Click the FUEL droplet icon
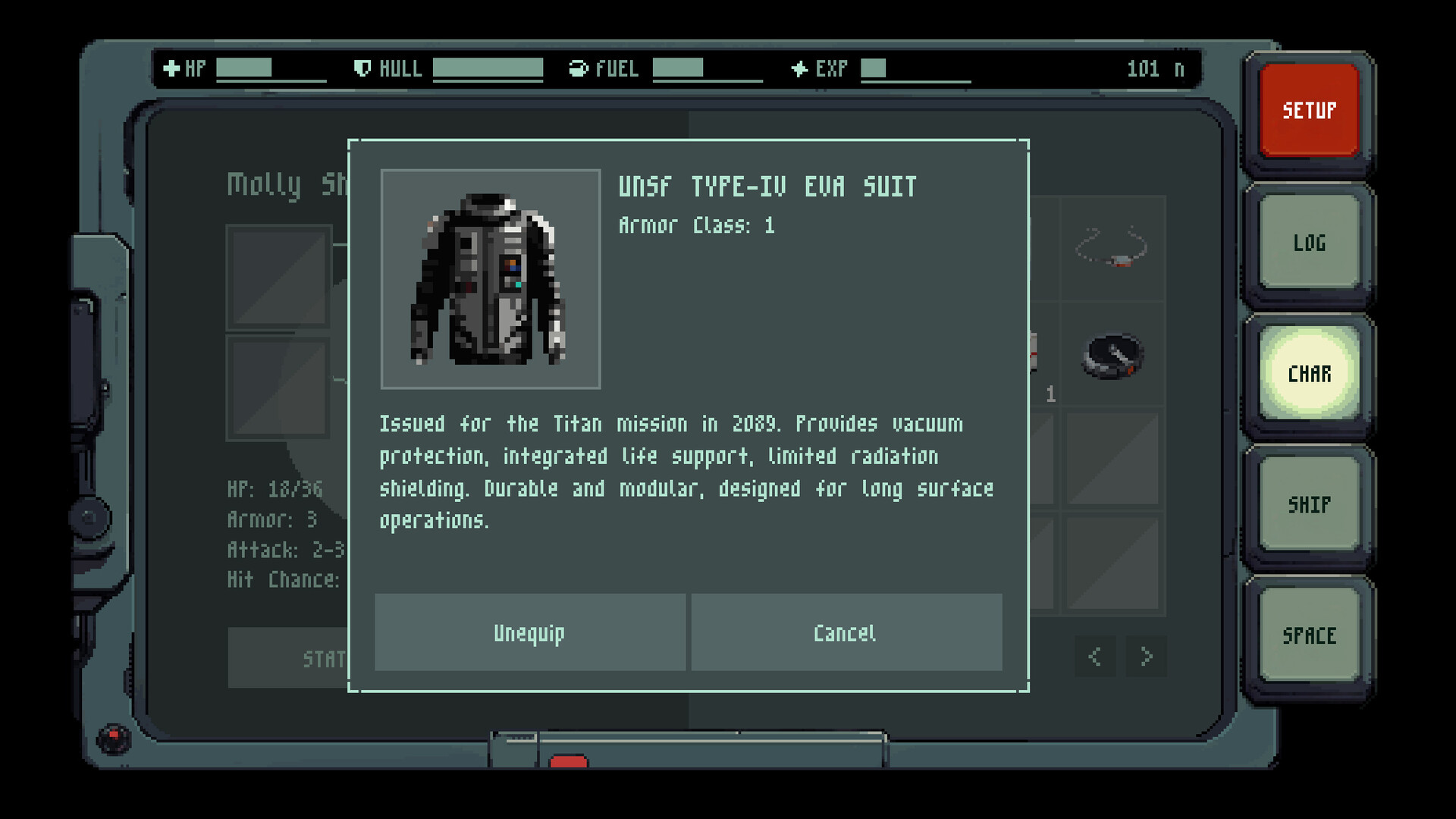The height and width of the screenshot is (819, 1456). (x=579, y=68)
